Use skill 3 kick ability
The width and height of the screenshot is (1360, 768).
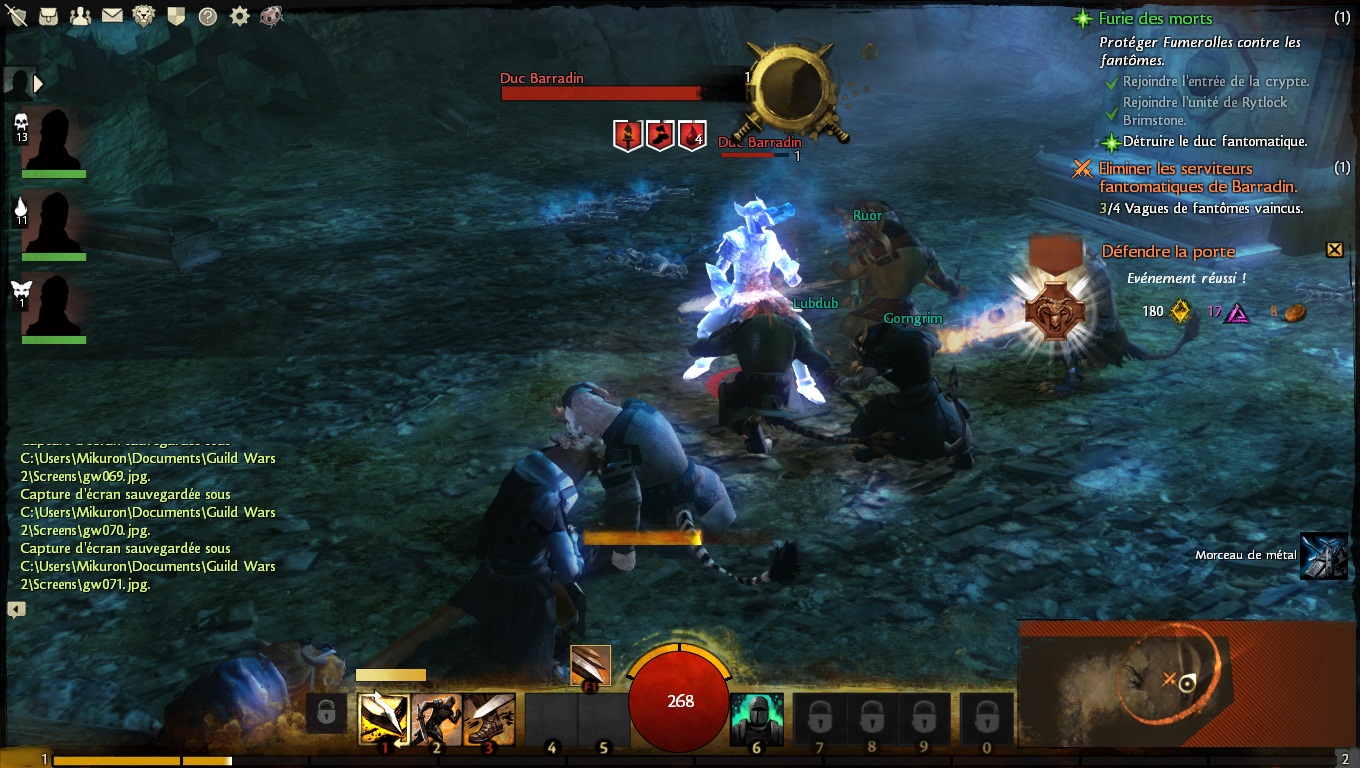[x=489, y=718]
